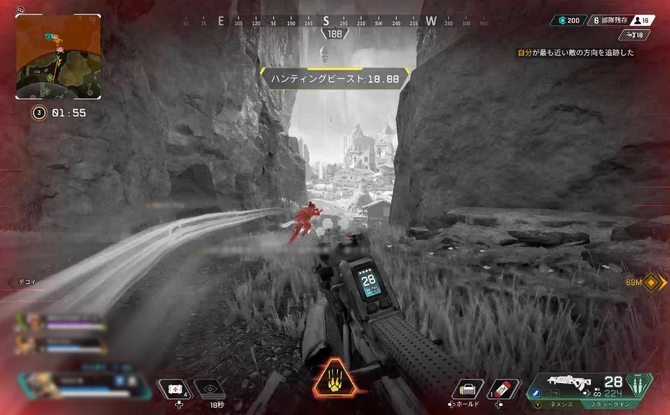Click the minimap
The height and width of the screenshot is (415, 670).
click(58, 55)
